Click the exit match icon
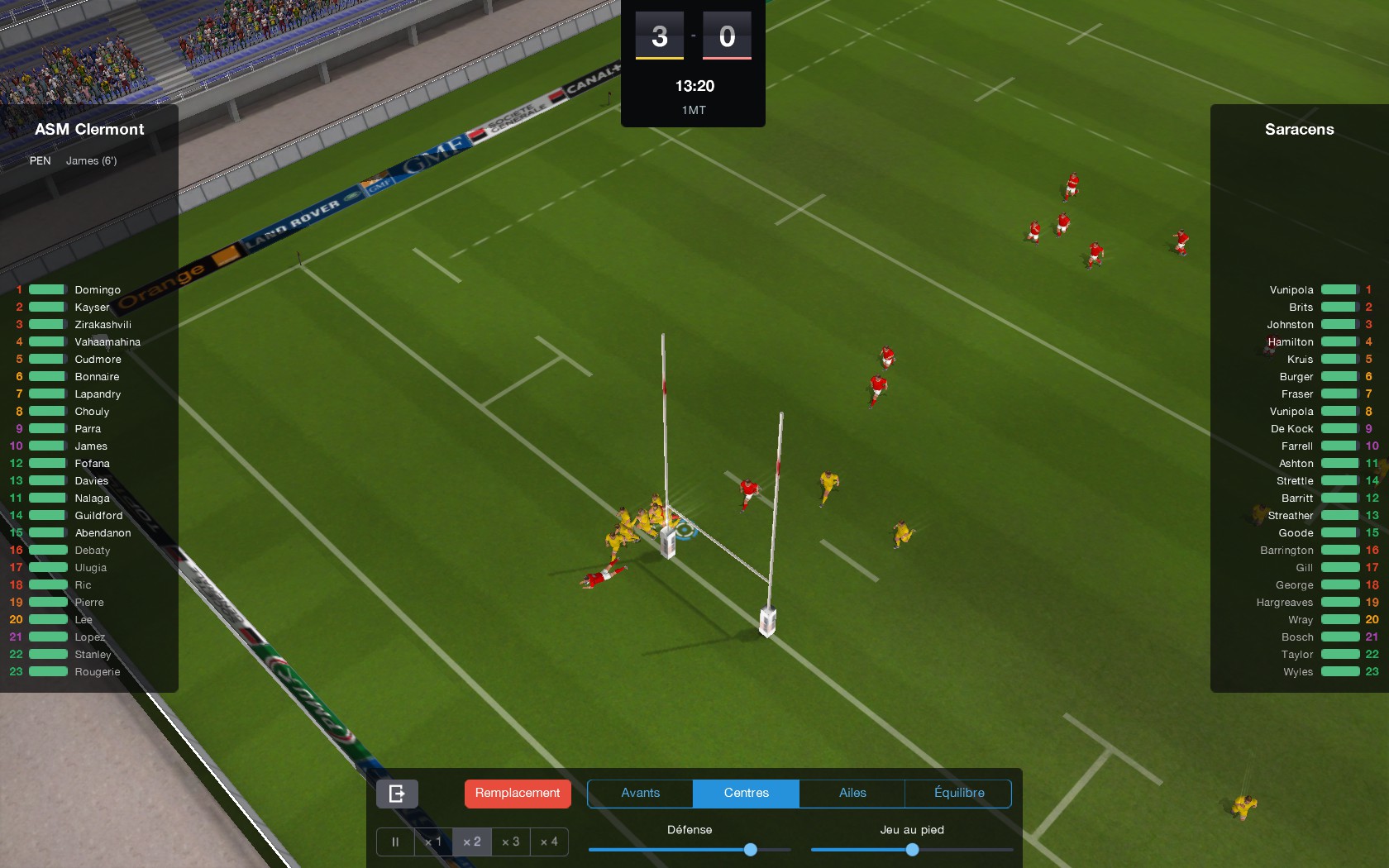The height and width of the screenshot is (868, 1389). pos(397,793)
